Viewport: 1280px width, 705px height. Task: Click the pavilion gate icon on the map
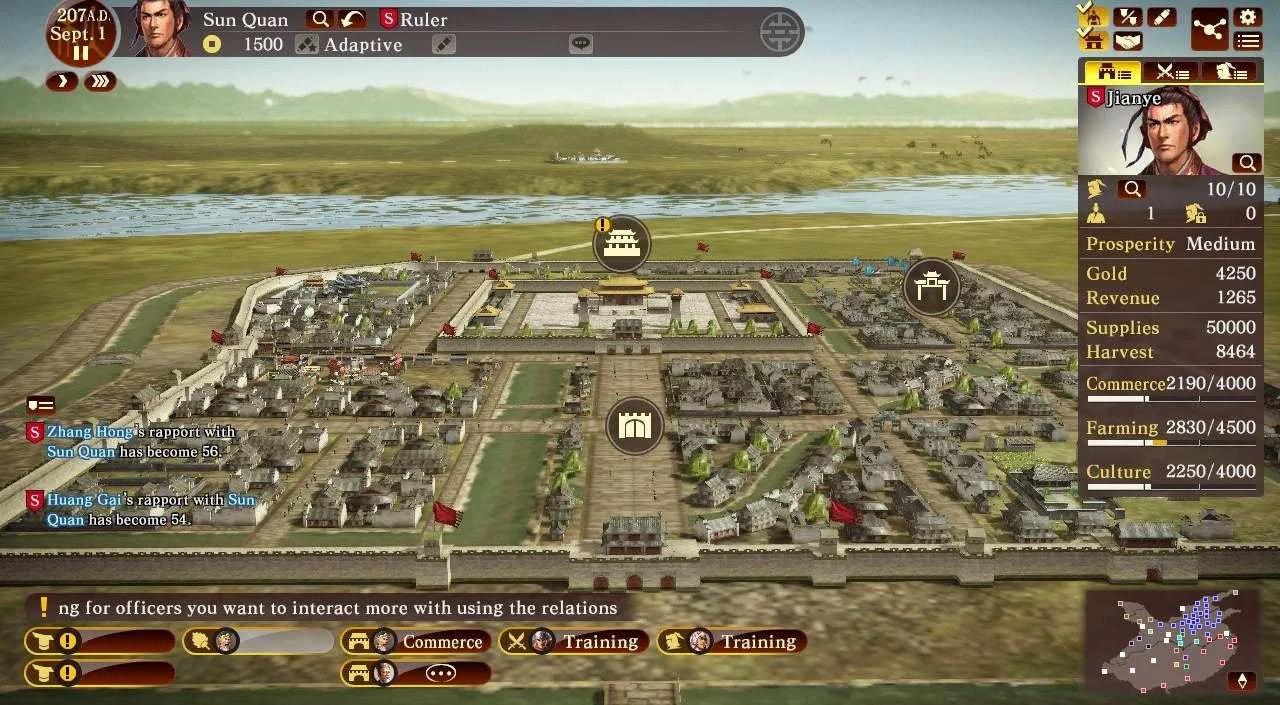pyautogui.click(x=931, y=287)
